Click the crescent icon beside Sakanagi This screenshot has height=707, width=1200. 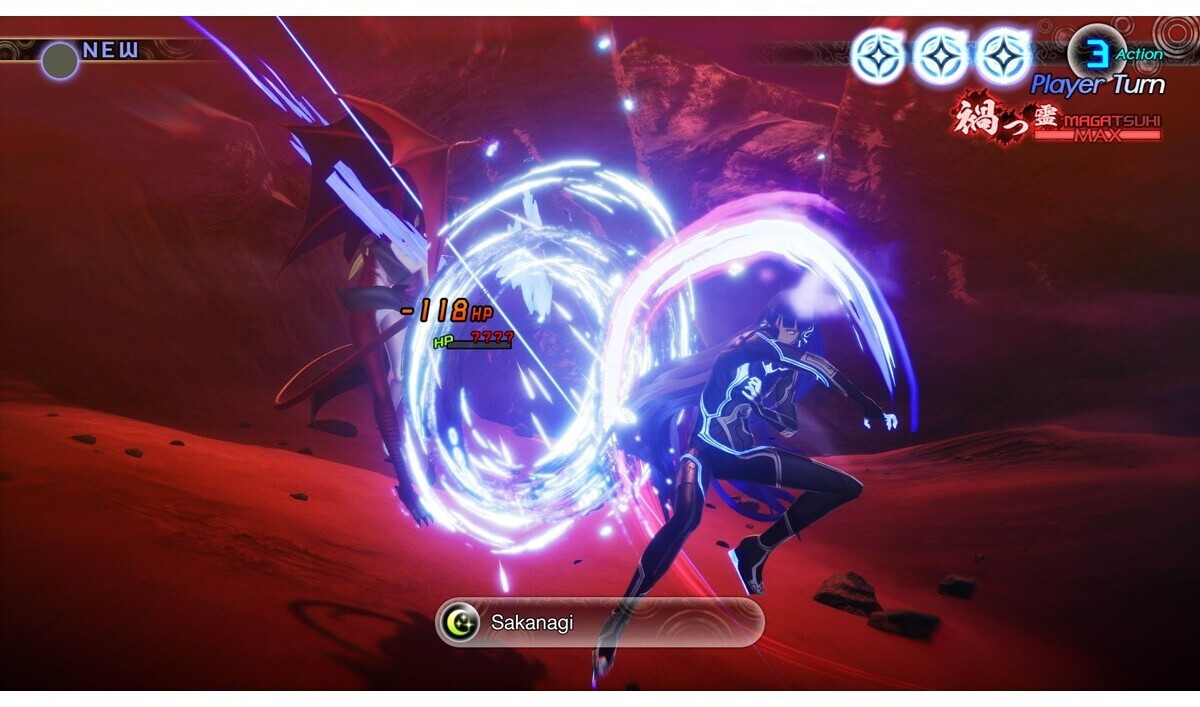461,624
